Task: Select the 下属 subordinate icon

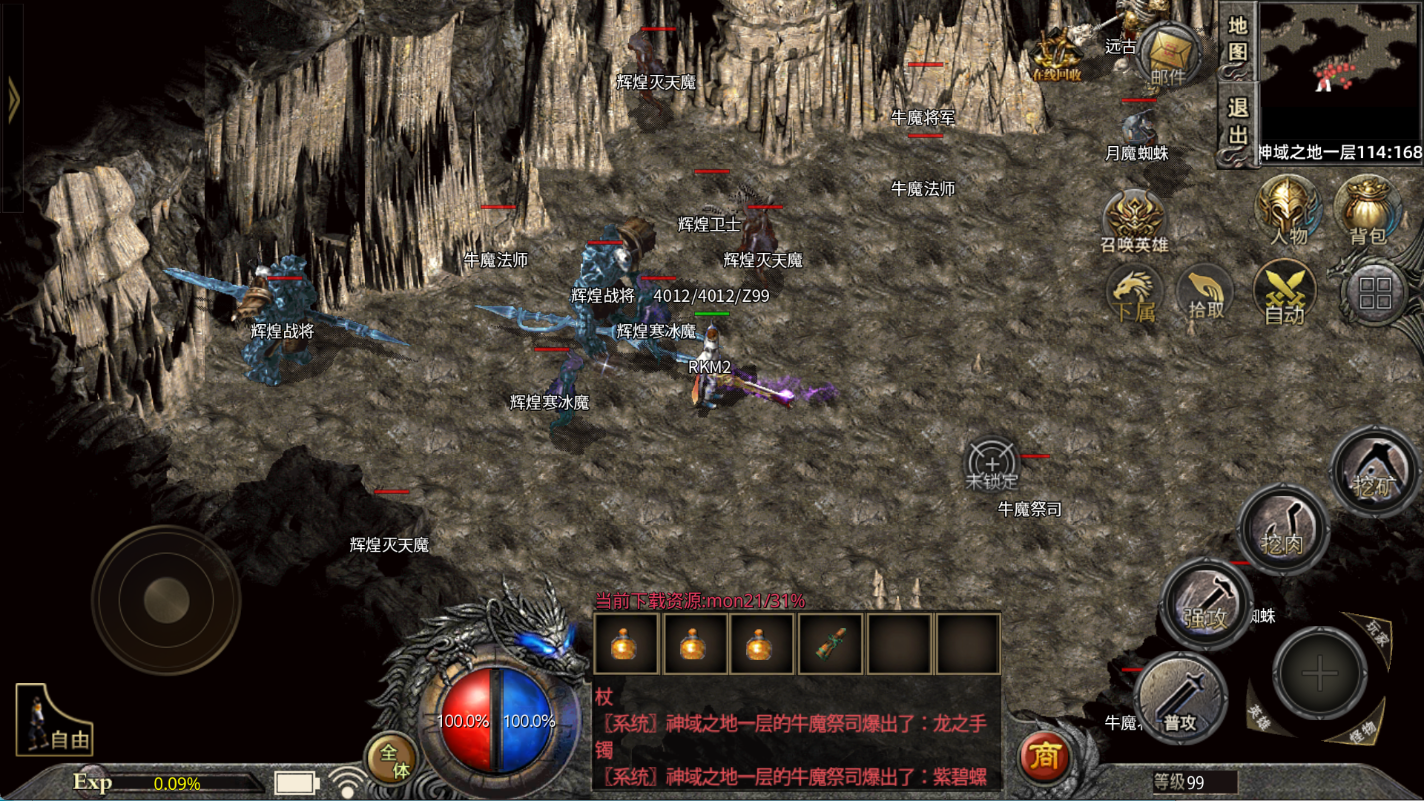Action: pos(1135,296)
